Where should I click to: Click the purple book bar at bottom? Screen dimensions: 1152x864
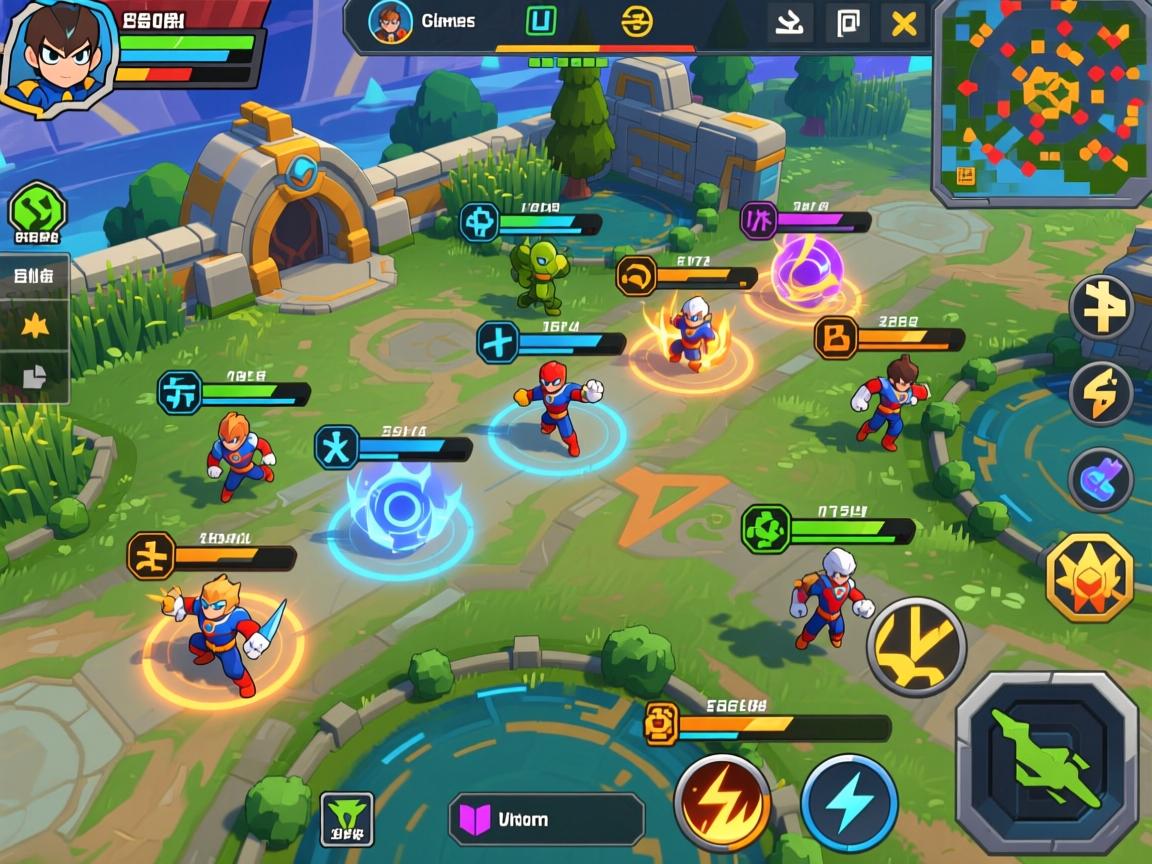point(545,819)
